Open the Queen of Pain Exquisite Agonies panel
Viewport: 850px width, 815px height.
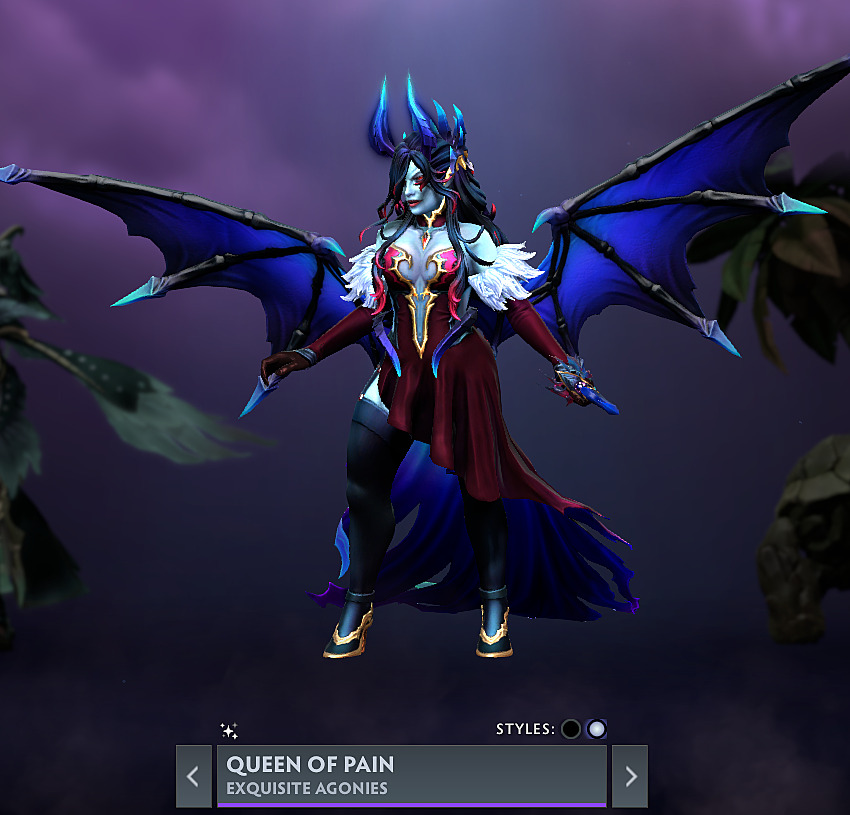(411, 775)
